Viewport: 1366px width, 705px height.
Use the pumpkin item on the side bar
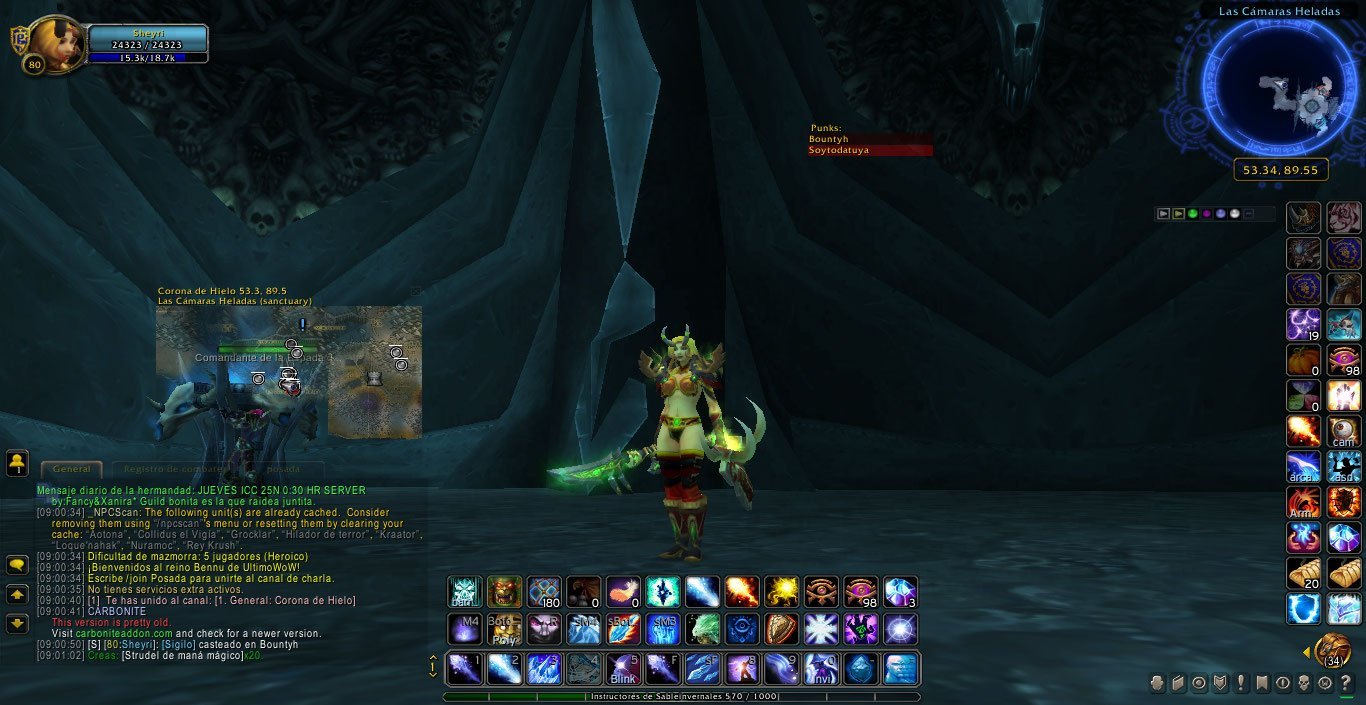point(1303,360)
